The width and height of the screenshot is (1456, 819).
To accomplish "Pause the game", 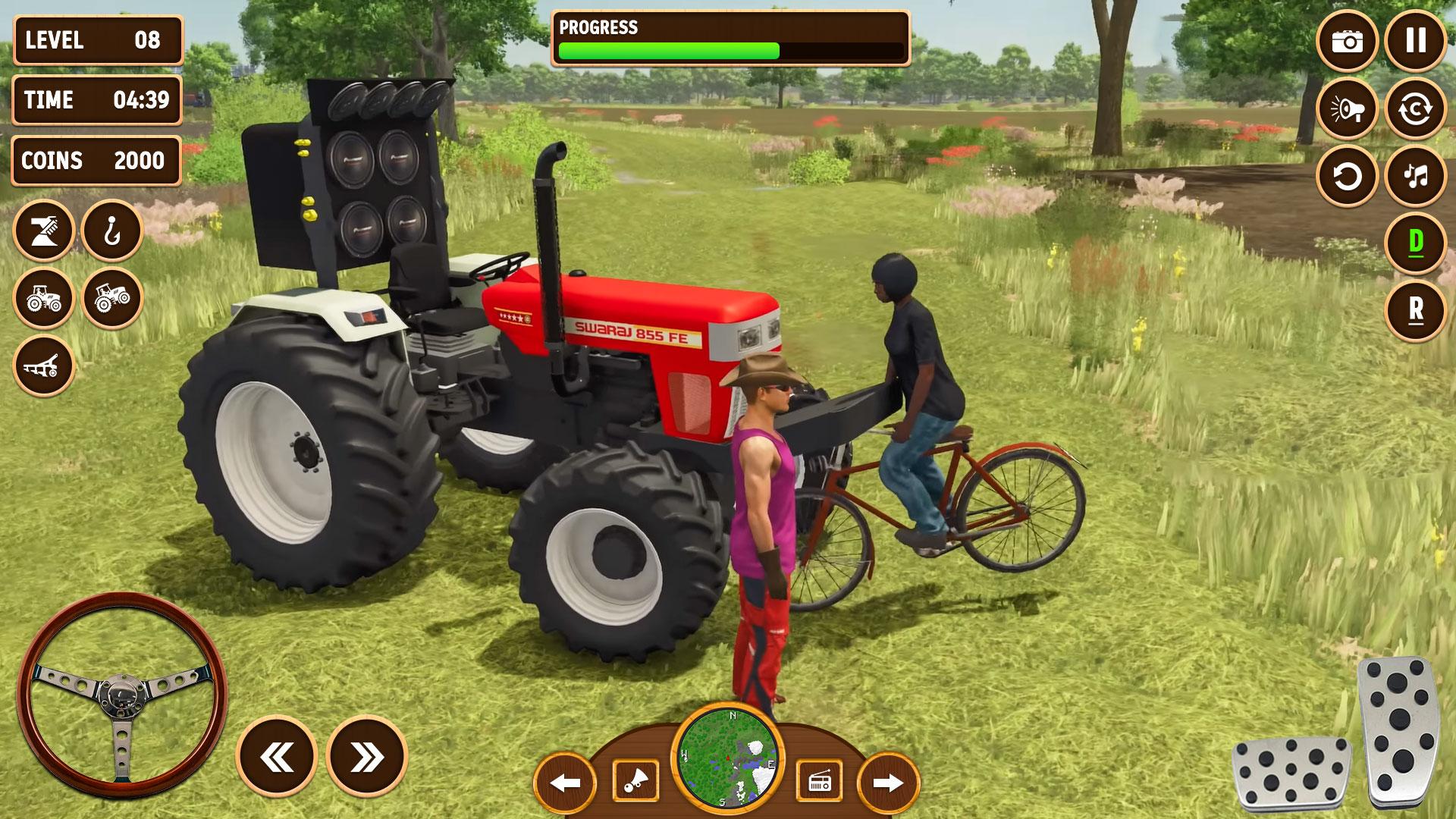I will point(1415,41).
